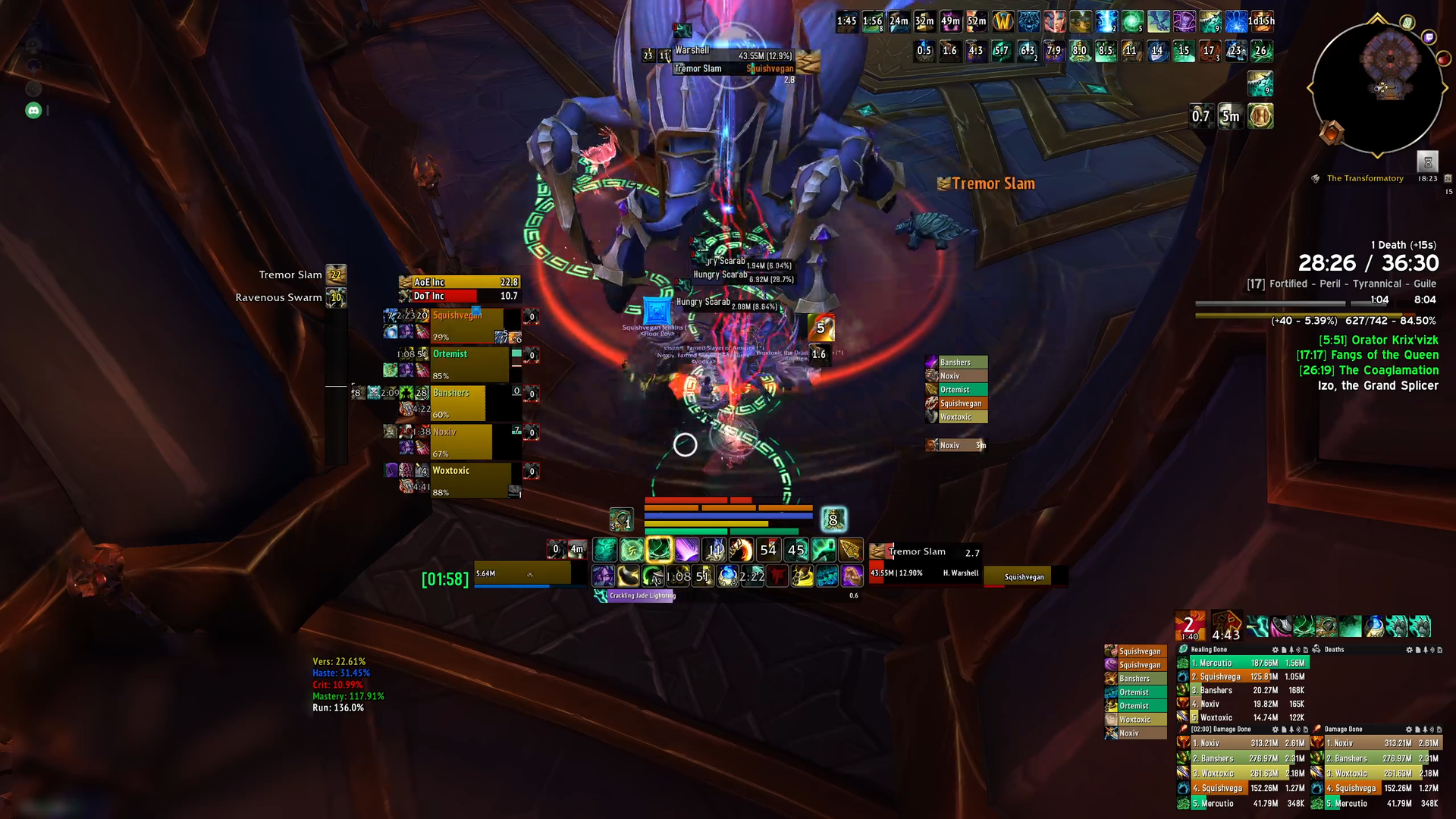Select Woxtoxic's party frame

(x=470, y=481)
